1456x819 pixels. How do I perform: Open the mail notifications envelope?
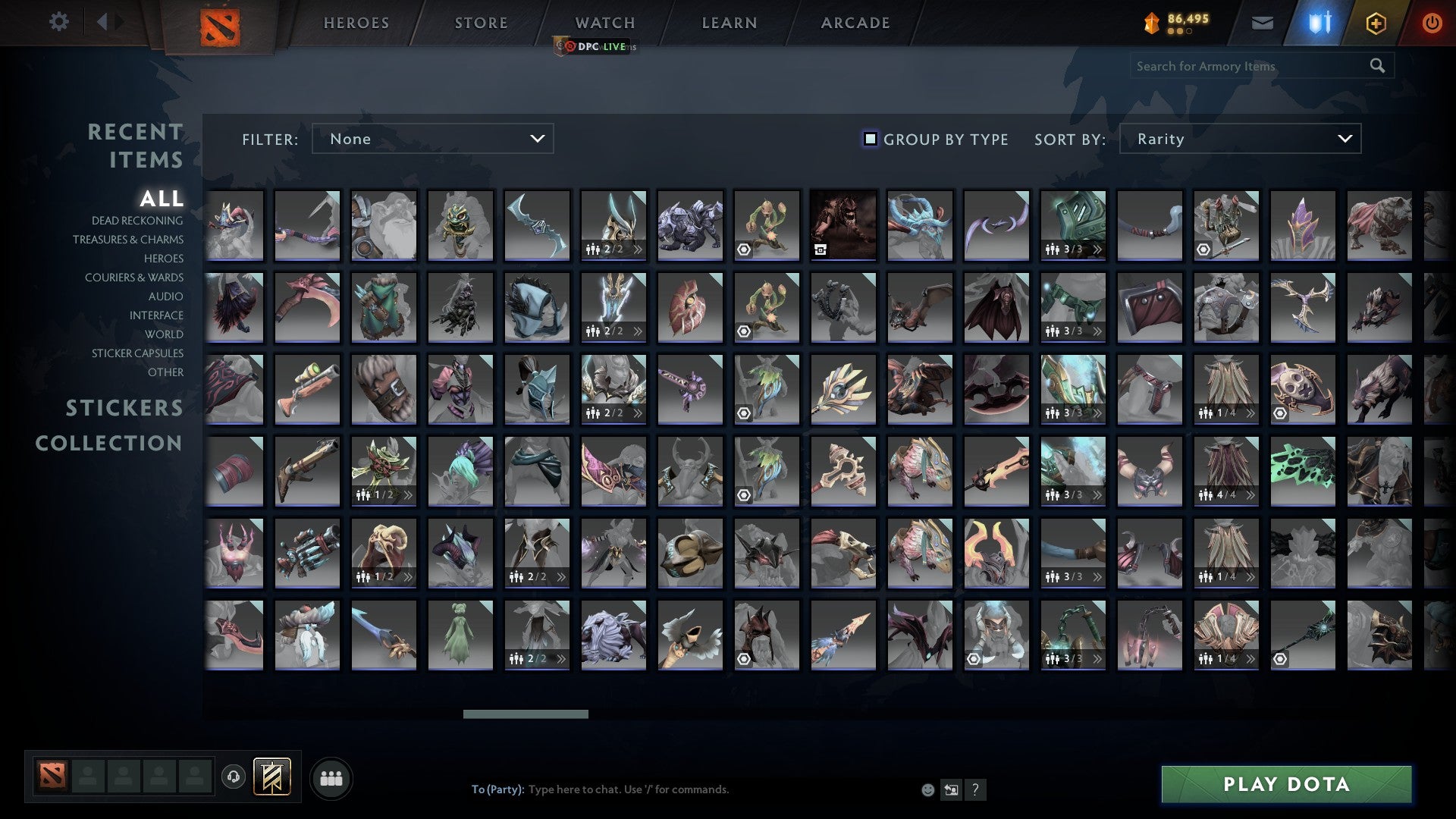1263,23
